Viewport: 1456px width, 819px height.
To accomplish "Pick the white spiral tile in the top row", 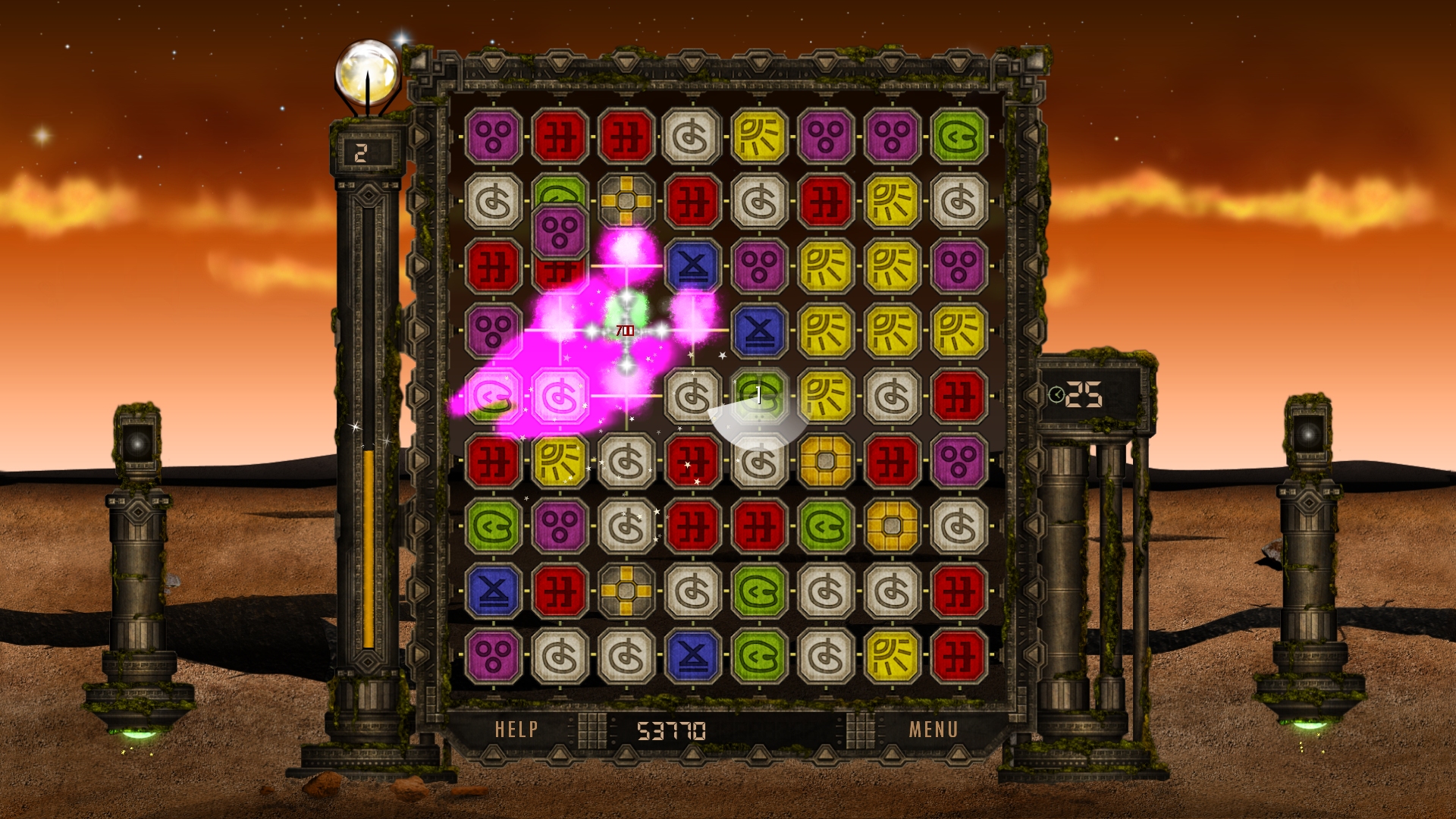I will click(x=692, y=136).
